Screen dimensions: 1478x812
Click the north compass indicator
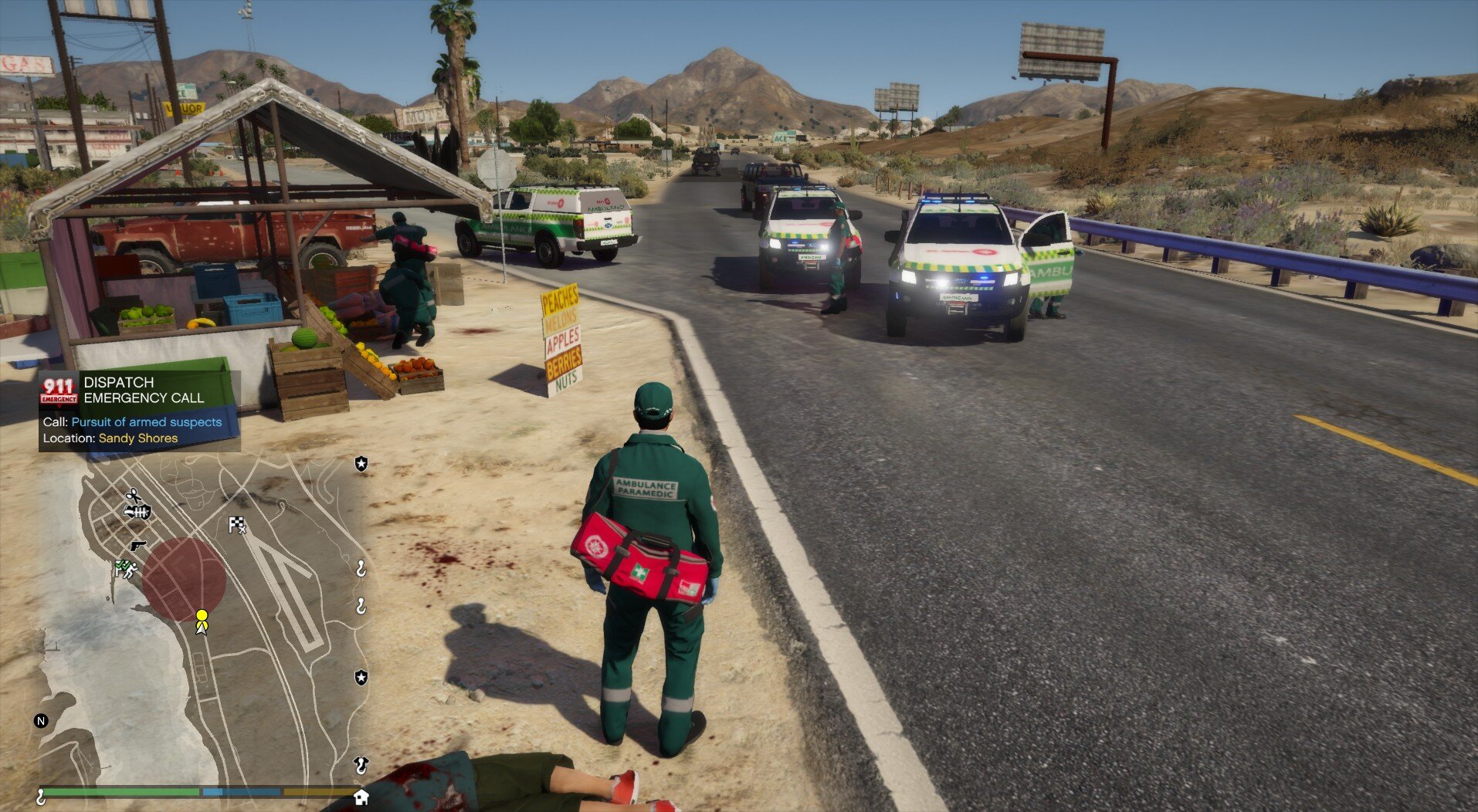[41, 721]
